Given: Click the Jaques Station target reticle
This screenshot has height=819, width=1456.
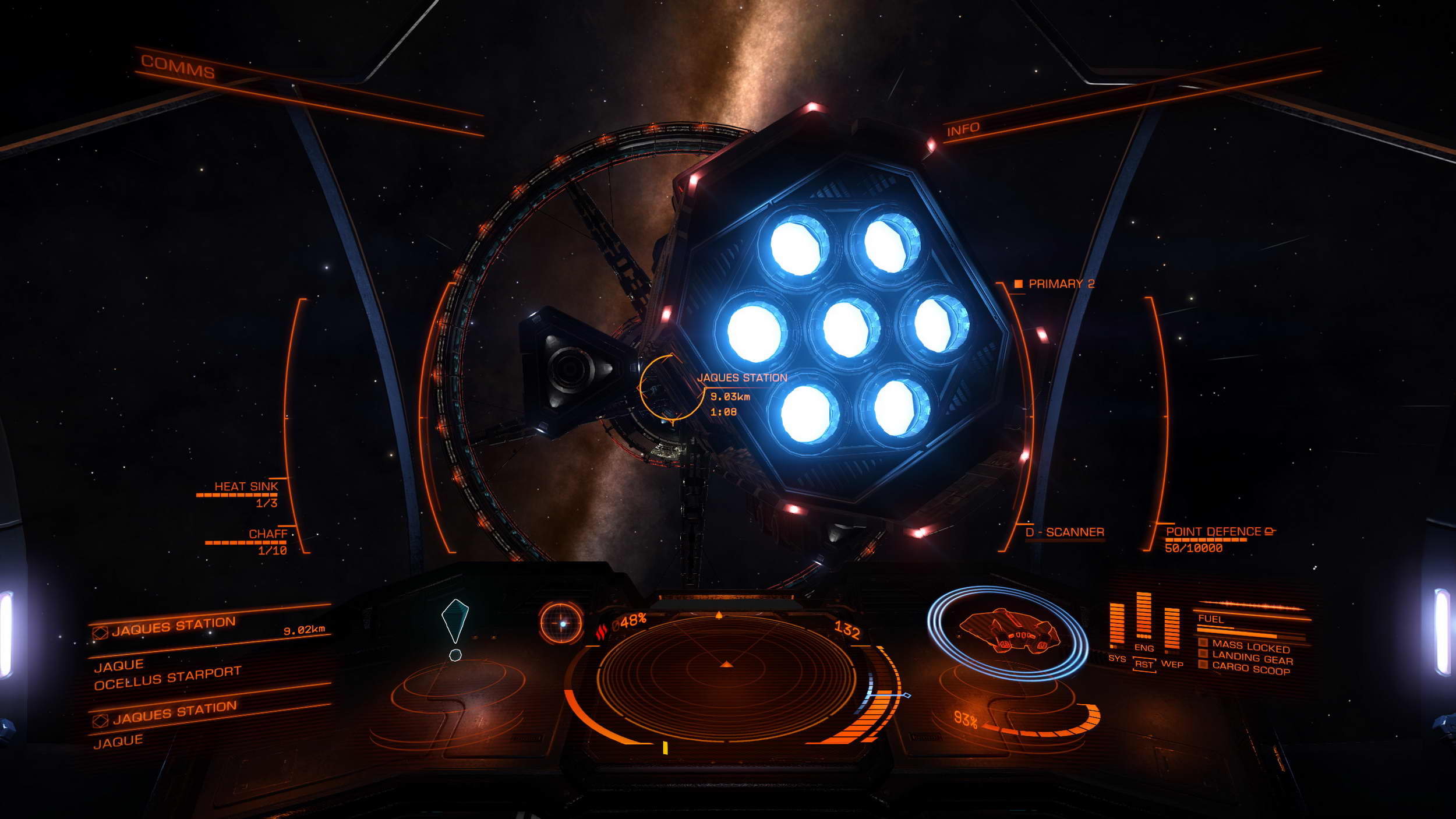Looking at the screenshot, I should tap(672, 387).
